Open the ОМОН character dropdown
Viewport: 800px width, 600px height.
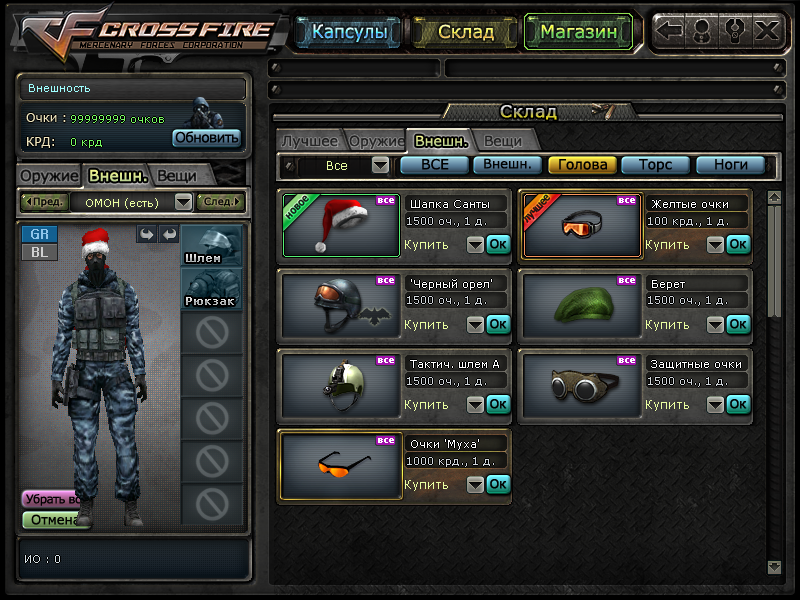[x=183, y=202]
